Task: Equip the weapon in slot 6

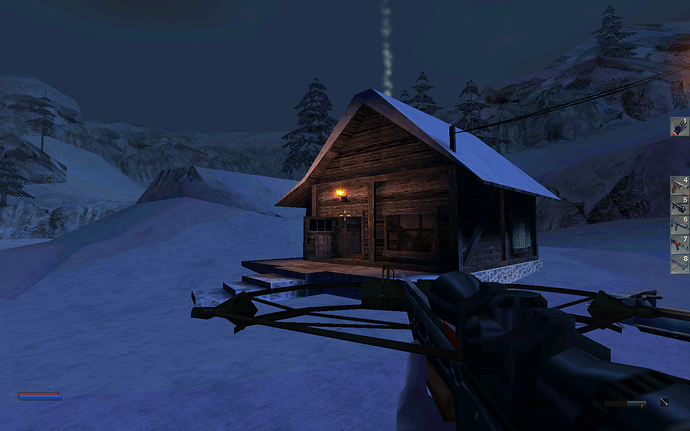Action: click(680, 223)
